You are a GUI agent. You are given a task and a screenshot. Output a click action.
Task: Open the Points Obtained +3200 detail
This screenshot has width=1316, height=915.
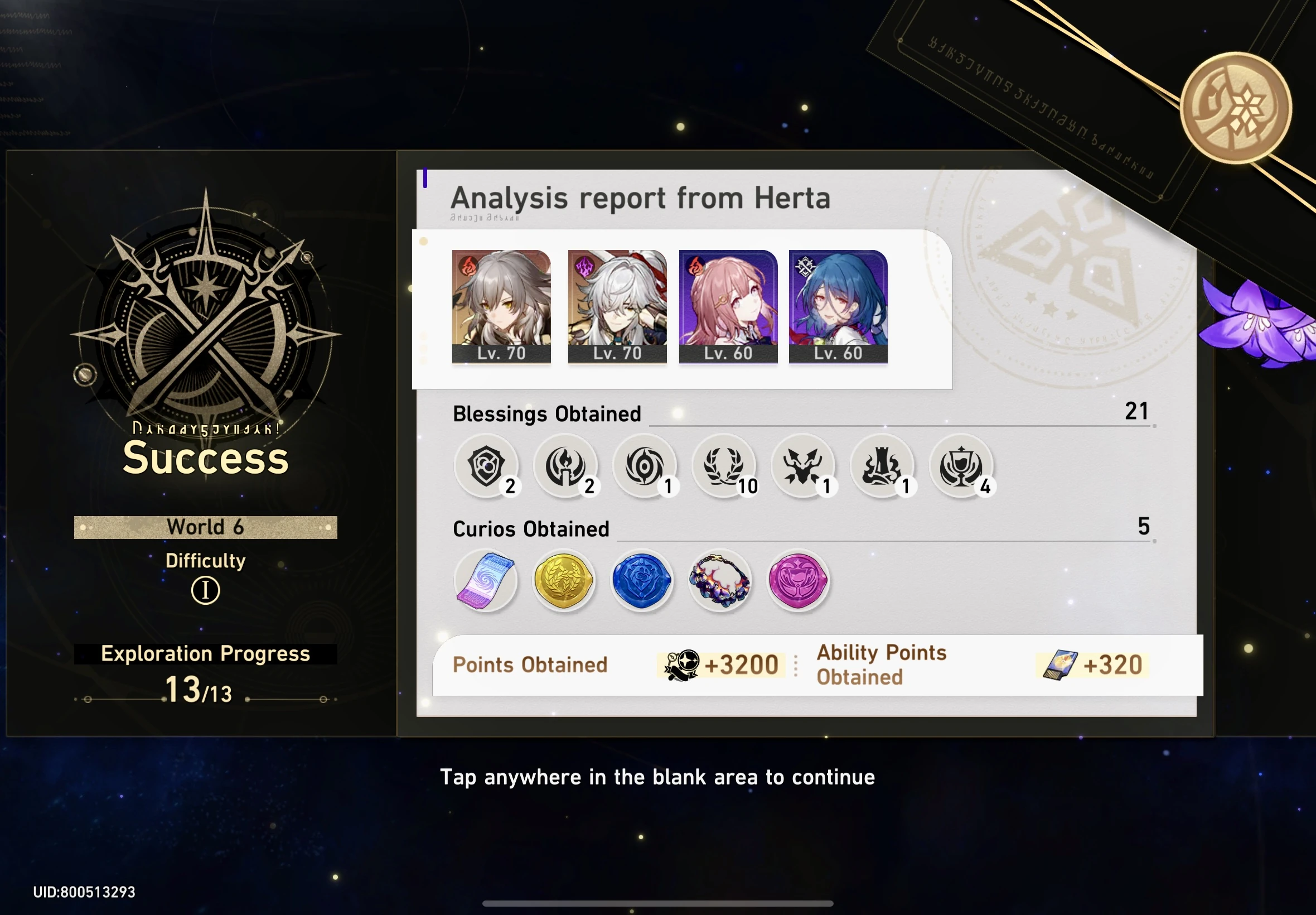pos(721,664)
